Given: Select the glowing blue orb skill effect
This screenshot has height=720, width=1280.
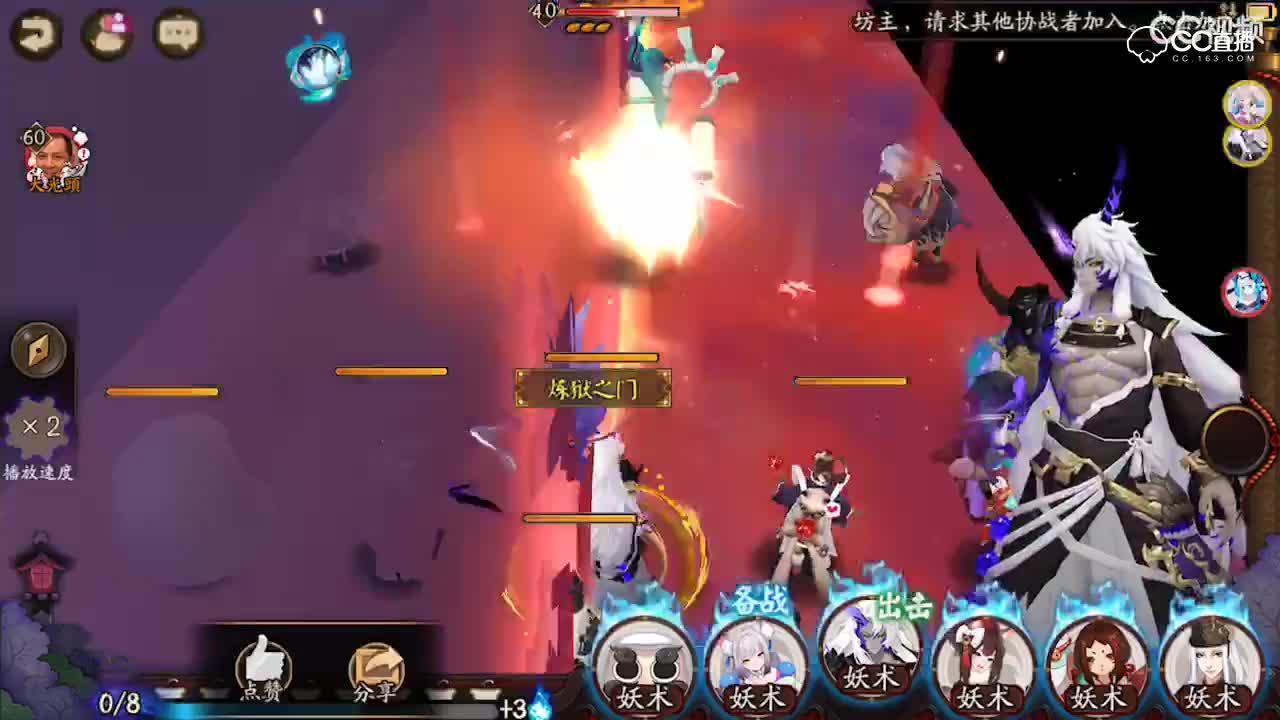Looking at the screenshot, I should pos(320,62).
